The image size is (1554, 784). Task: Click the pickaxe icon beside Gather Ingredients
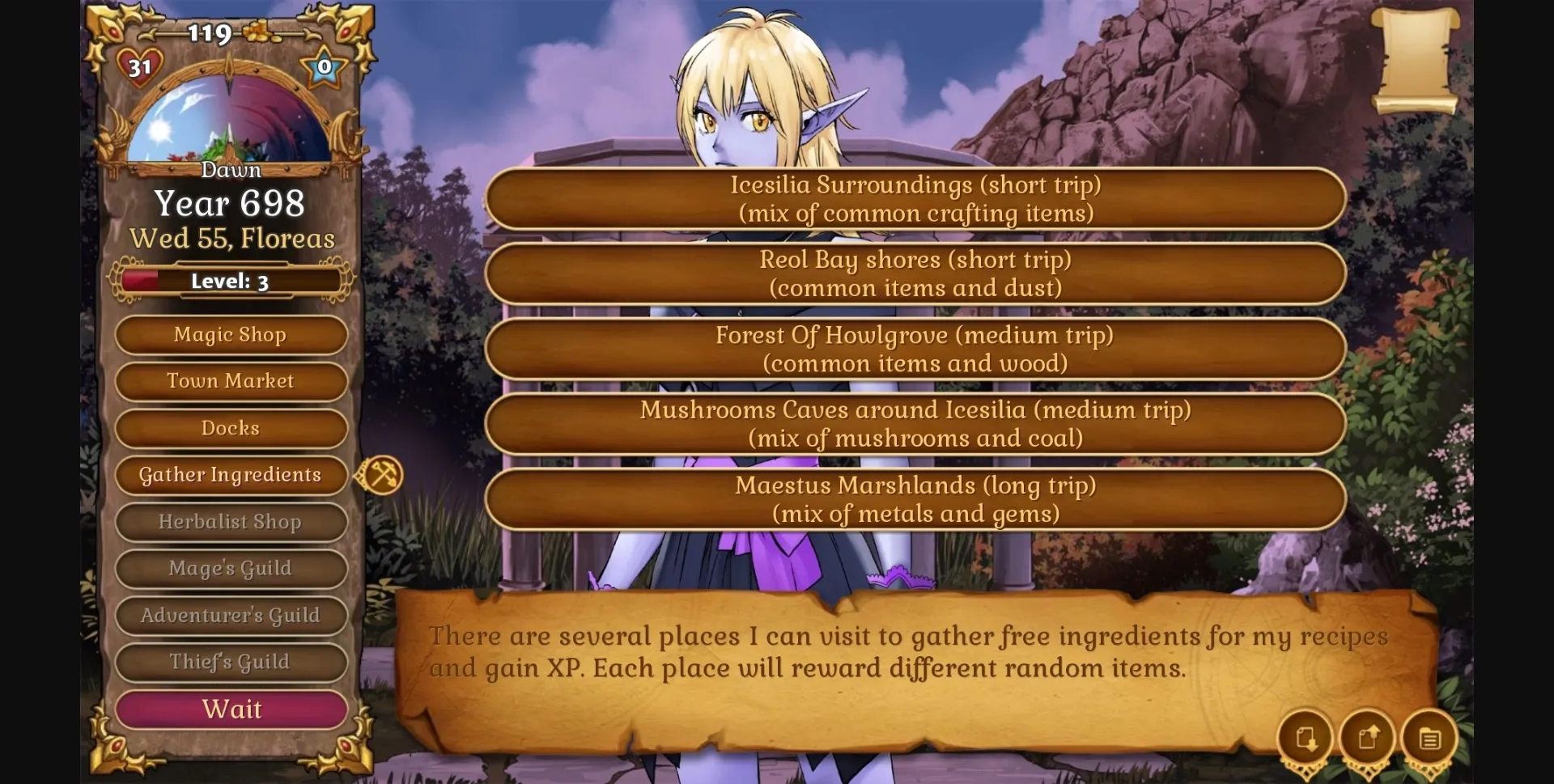[x=380, y=477]
